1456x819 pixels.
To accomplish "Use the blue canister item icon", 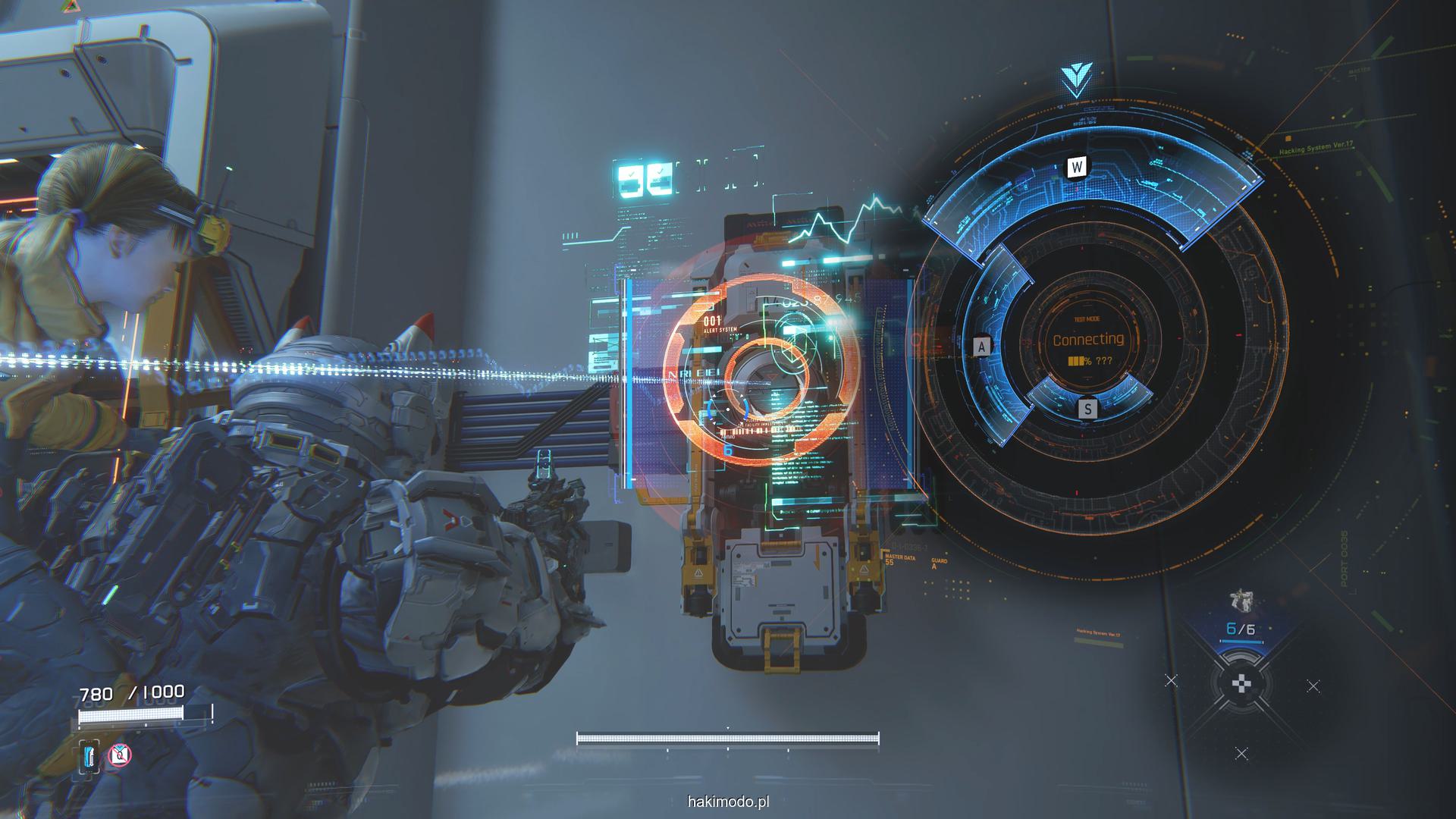I will pos(90,756).
